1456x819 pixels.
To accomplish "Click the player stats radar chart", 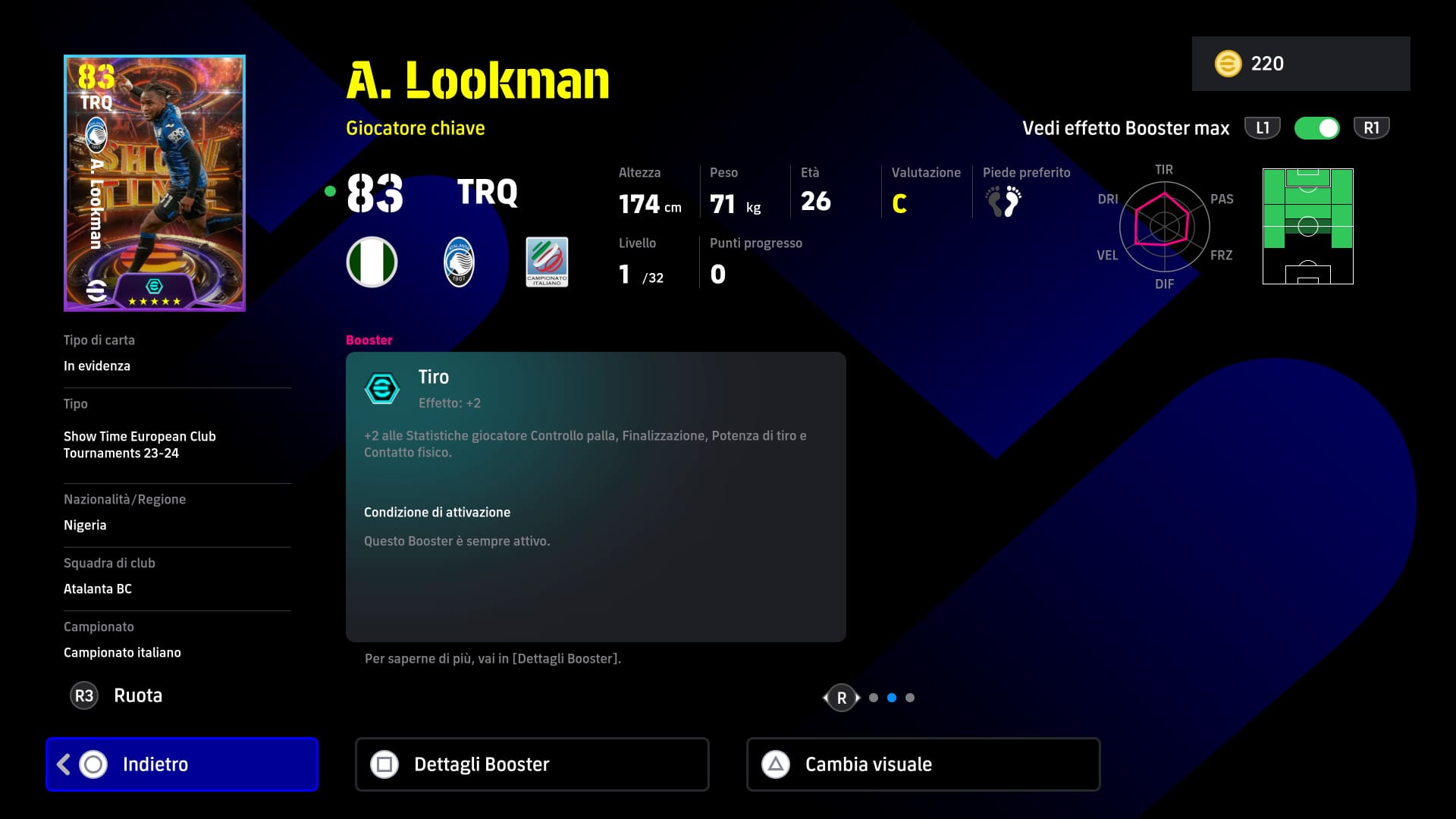I will point(1164,226).
